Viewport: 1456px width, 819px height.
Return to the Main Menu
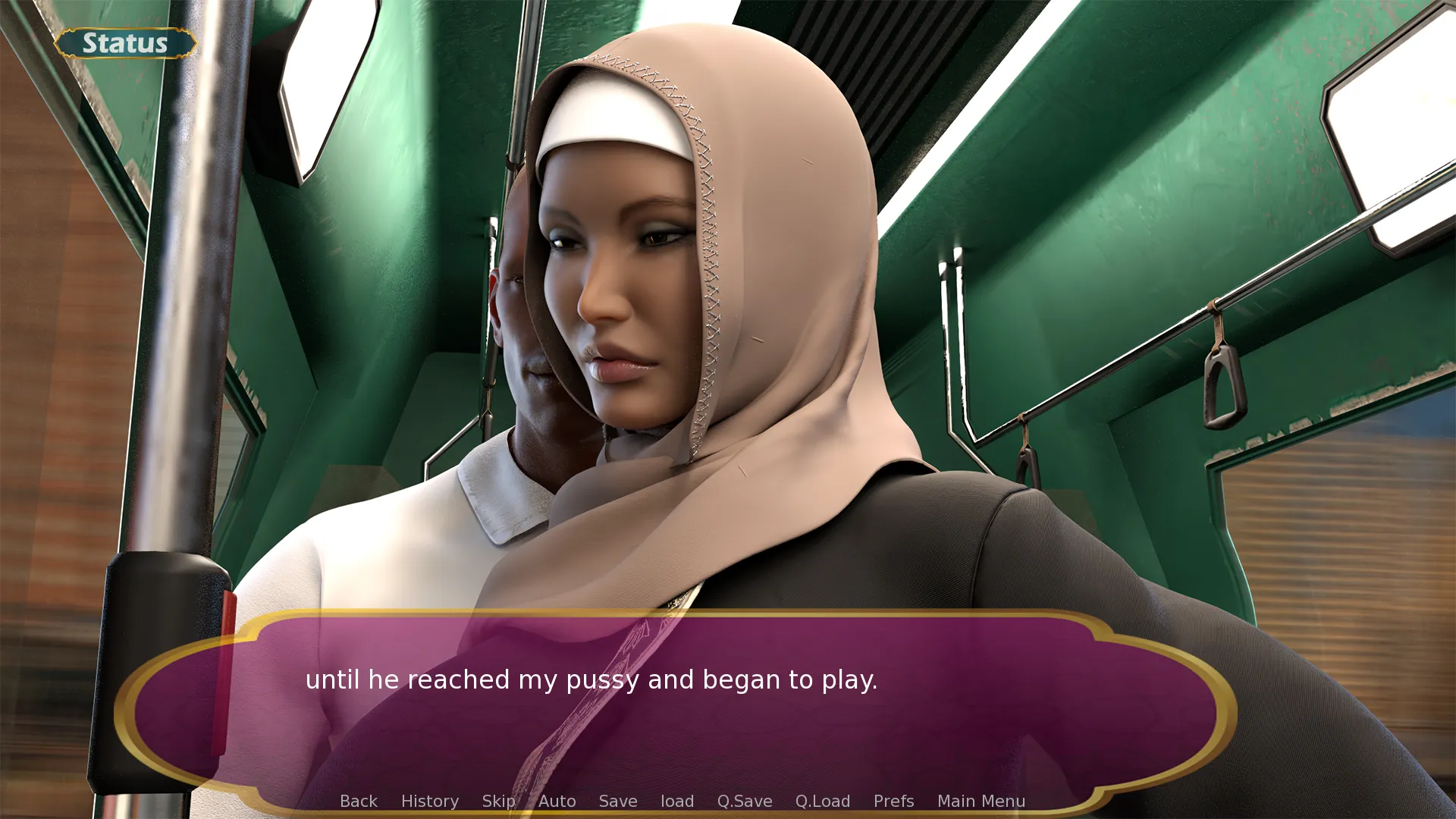pyautogui.click(x=981, y=801)
